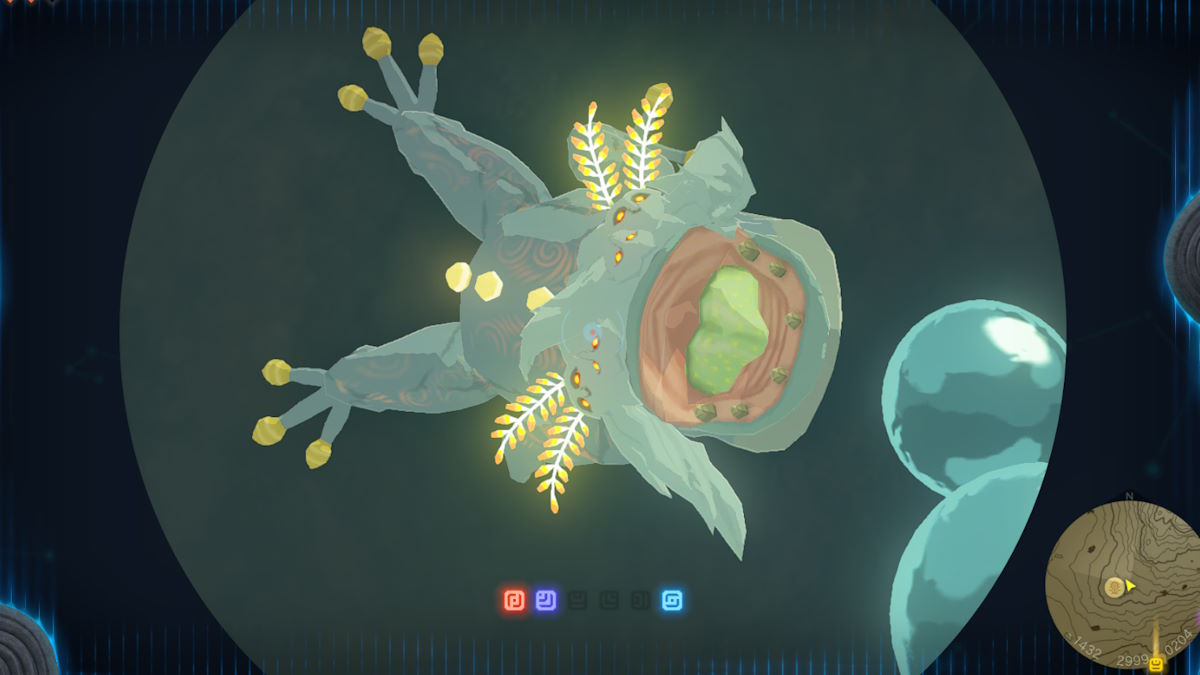The image size is (1200, 675).
Task: Choose the violet scope pin
Action: coord(545,601)
